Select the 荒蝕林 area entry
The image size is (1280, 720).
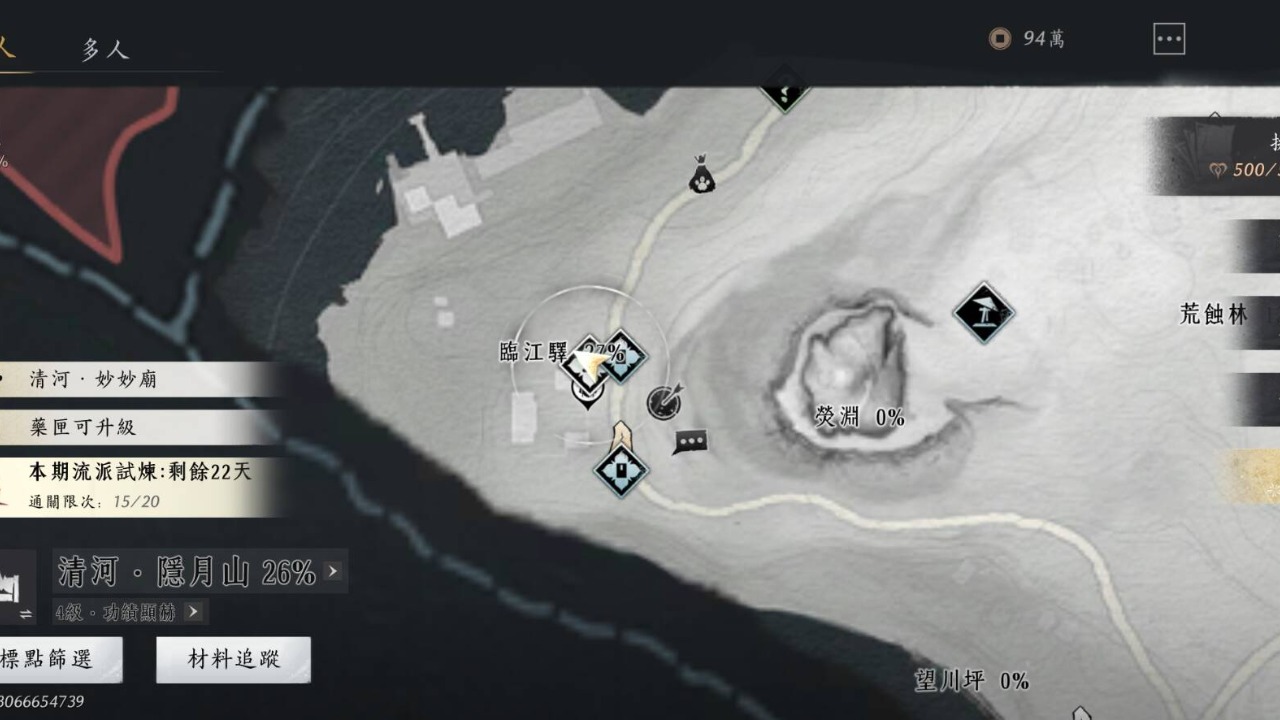[1214, 315]
